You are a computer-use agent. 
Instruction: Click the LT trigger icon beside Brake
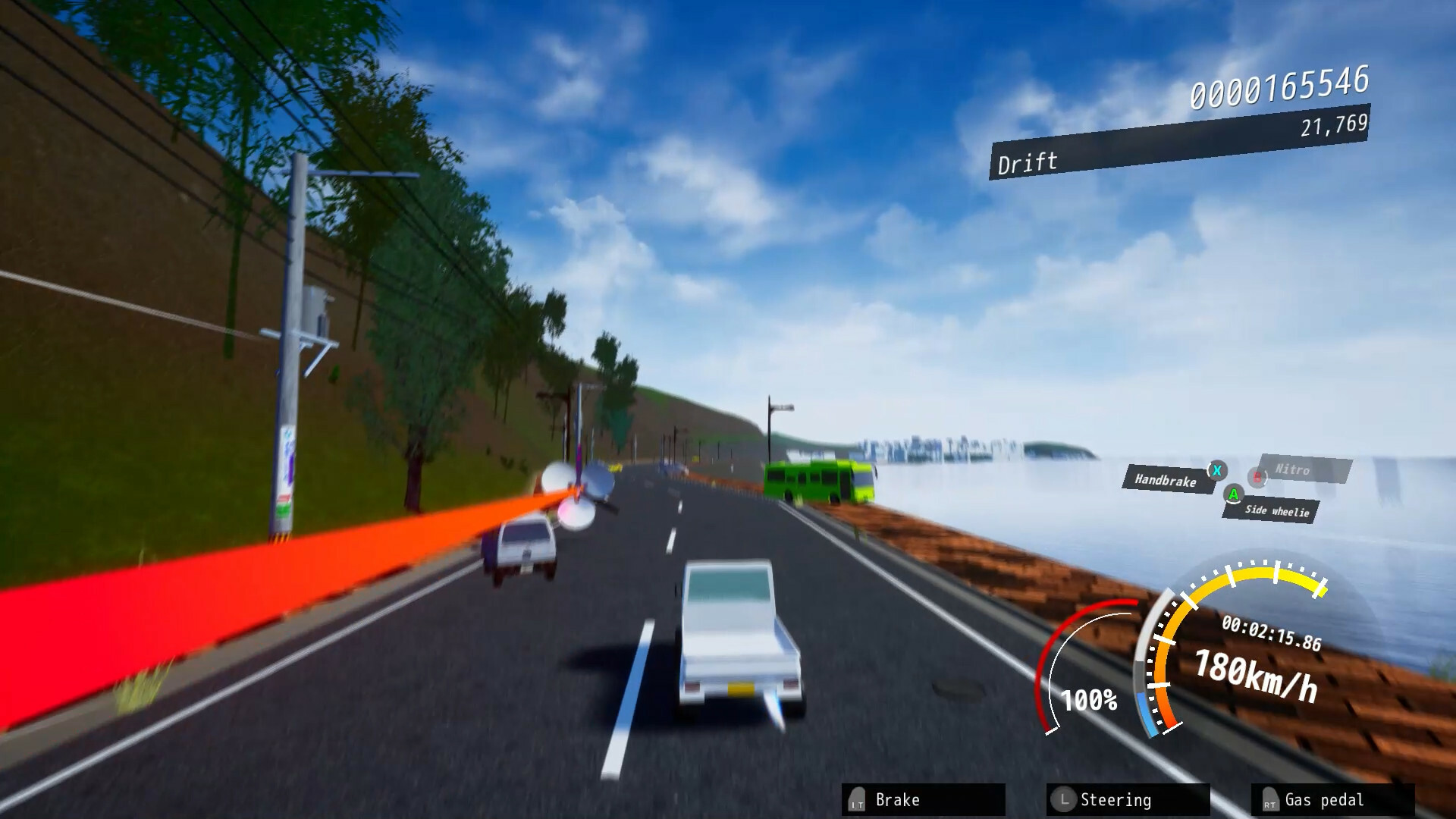(x=855, y=799)
